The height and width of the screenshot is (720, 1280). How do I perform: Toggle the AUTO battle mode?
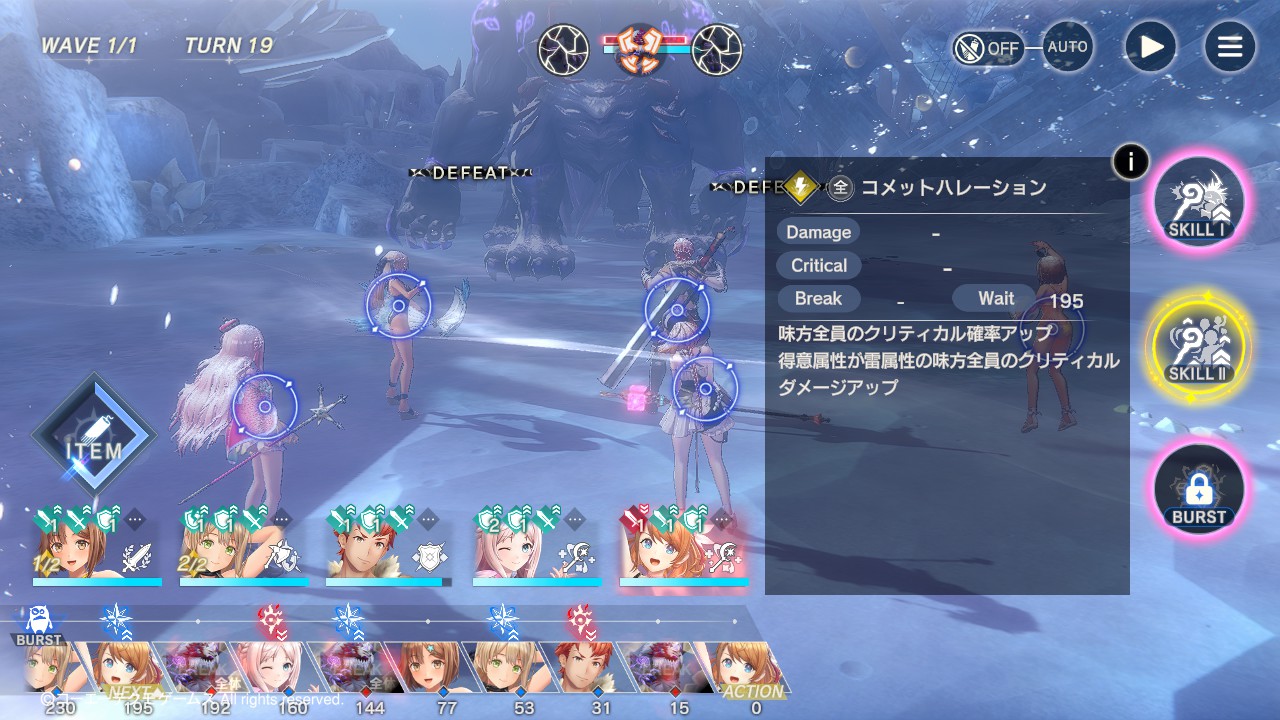1067,47
